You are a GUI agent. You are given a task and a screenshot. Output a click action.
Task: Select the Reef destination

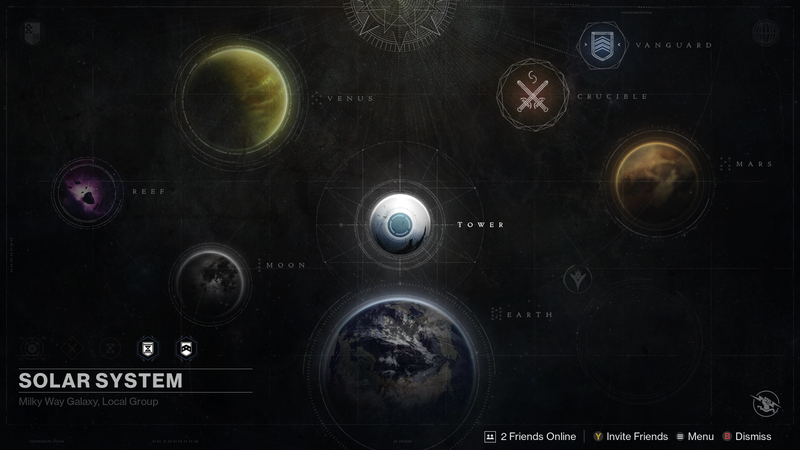point(87,193)
